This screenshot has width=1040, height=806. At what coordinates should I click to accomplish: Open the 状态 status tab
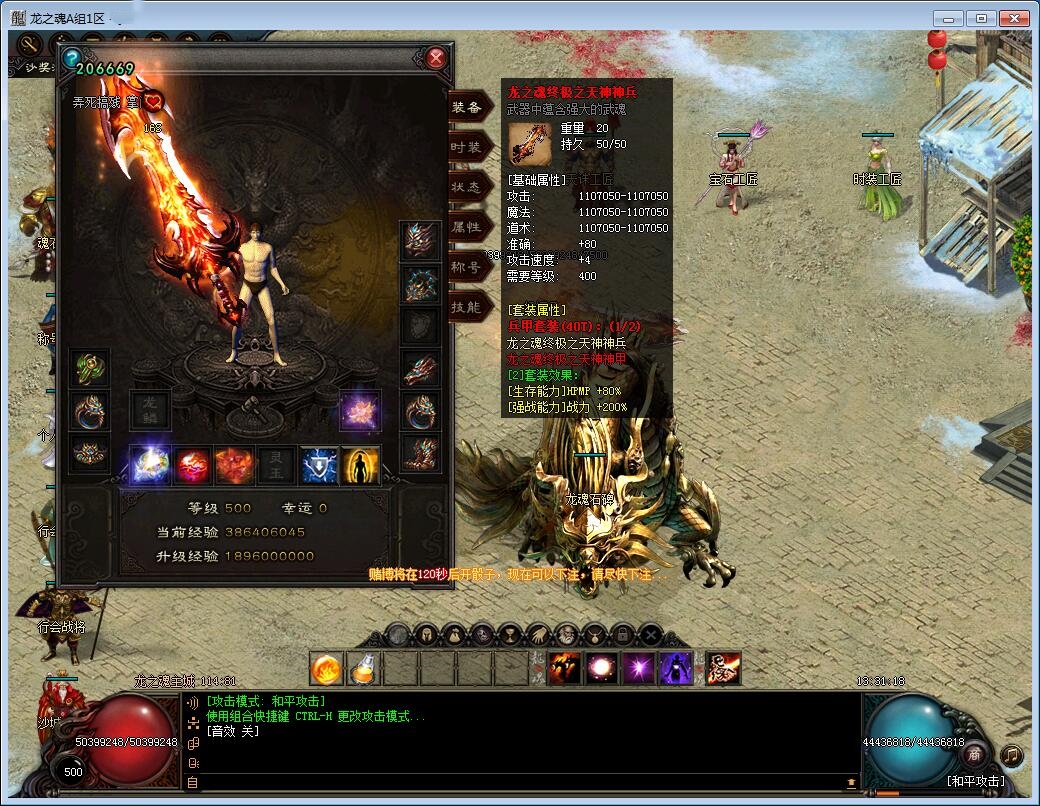pyautogui.click(x=467, y=187)
